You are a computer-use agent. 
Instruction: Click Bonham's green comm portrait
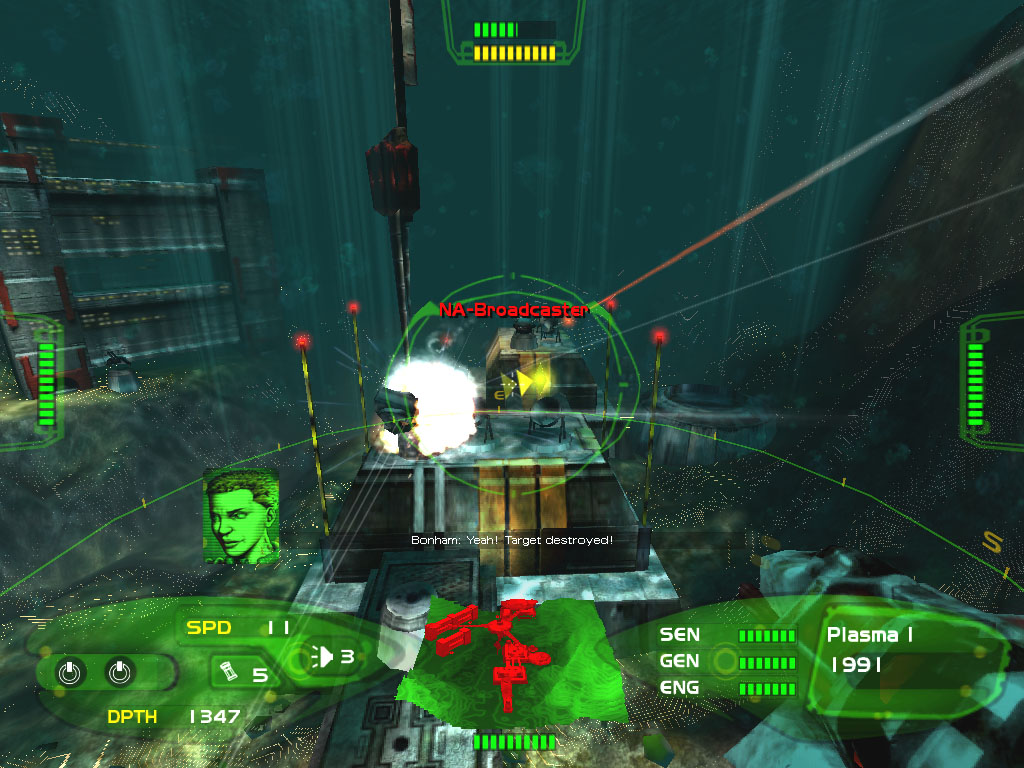point(240,515)
